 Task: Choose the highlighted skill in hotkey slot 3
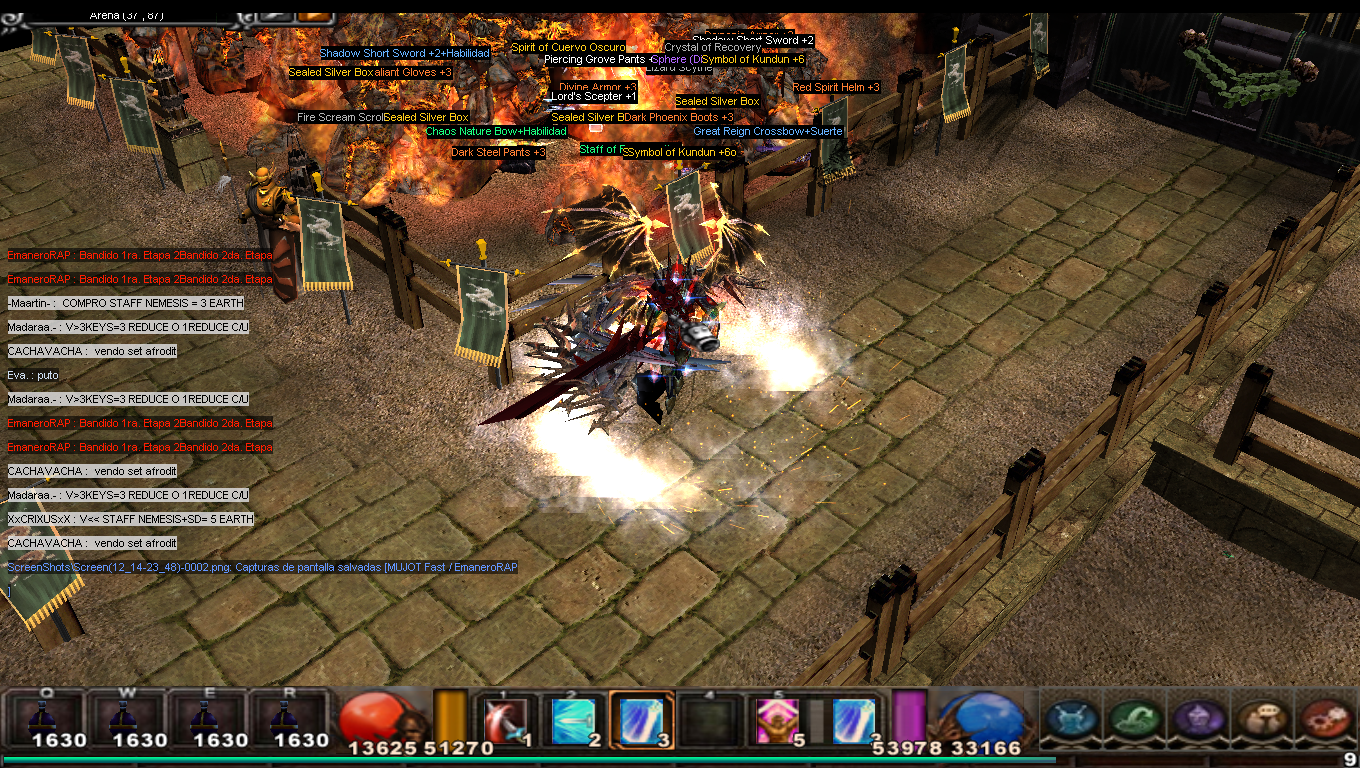pos(641,720)
